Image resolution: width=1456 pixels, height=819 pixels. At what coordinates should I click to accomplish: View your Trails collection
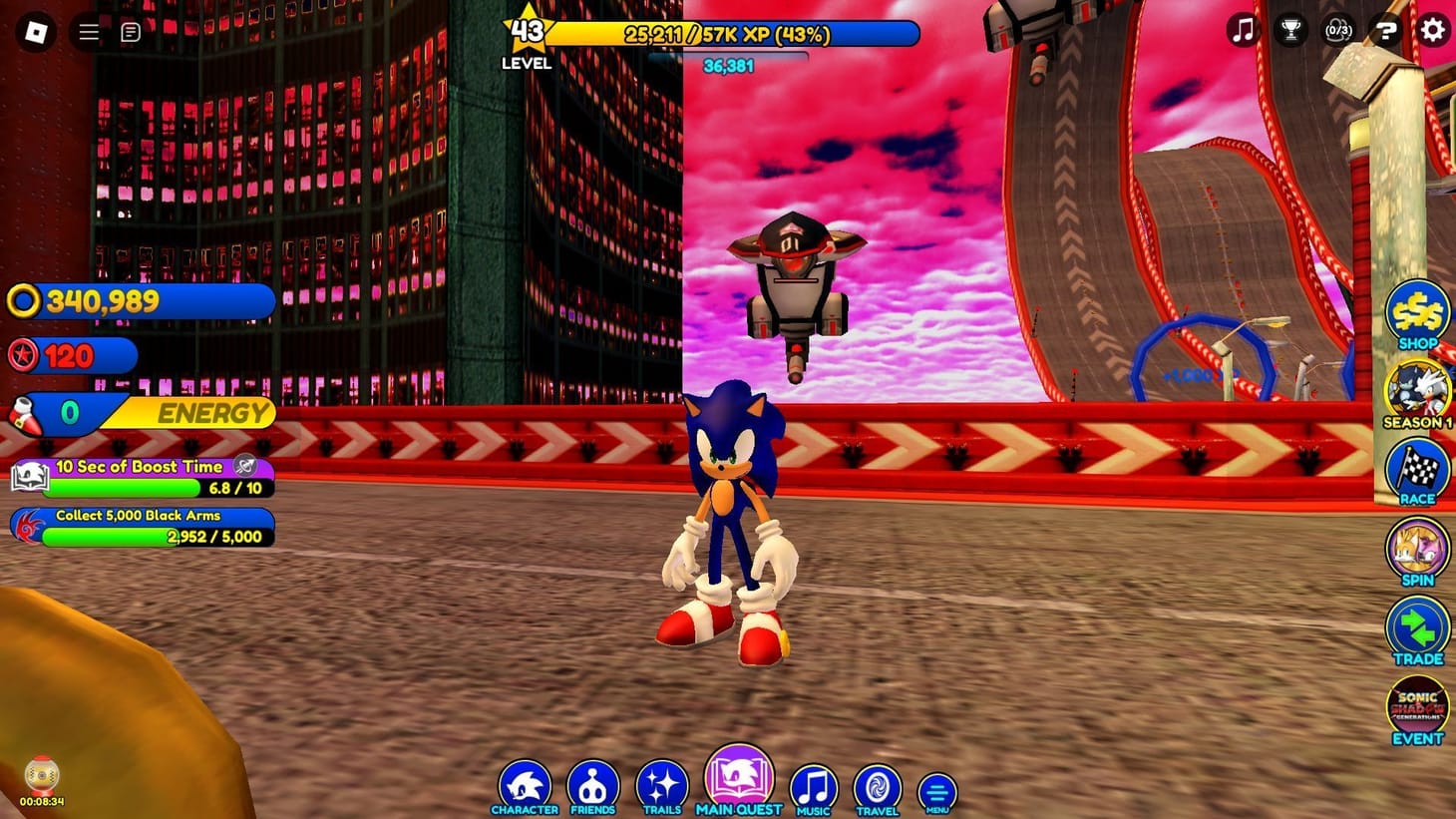tap(664, 785)
